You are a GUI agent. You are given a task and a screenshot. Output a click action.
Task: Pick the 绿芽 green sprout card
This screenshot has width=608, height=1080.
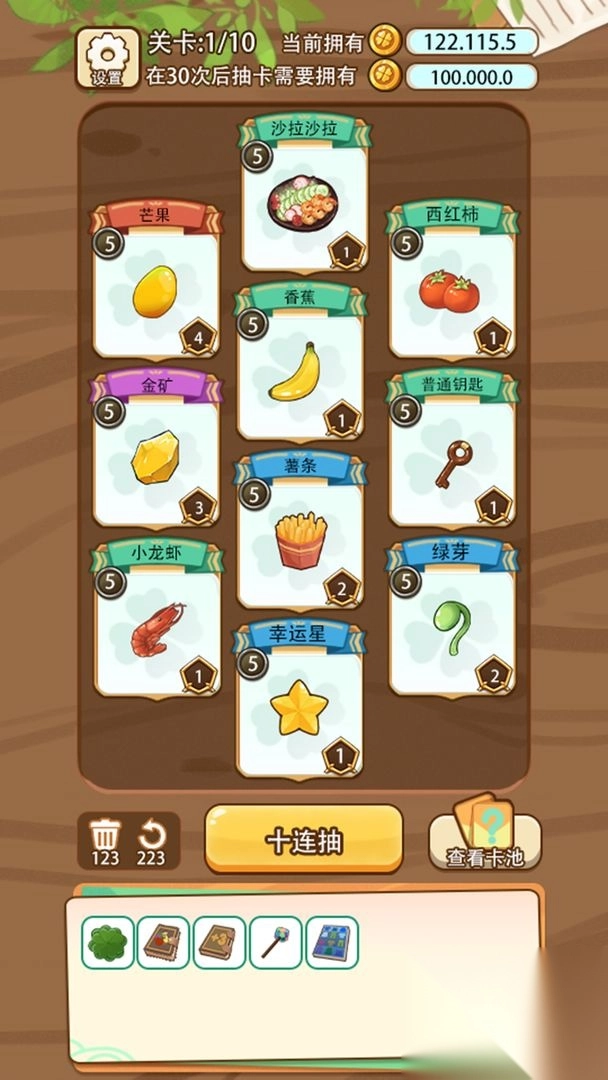tap(452, 624)
